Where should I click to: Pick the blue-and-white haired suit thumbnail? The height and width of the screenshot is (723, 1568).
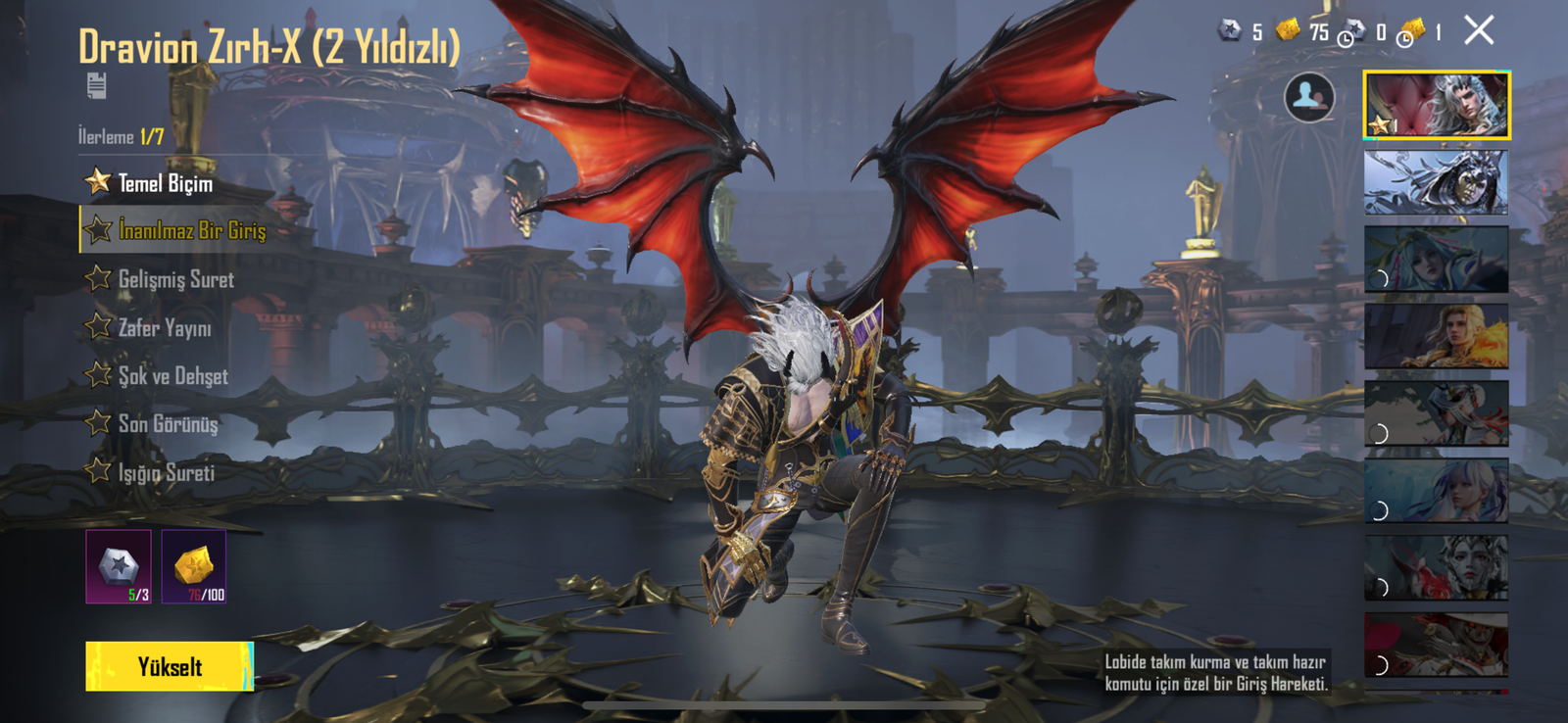1437,491
